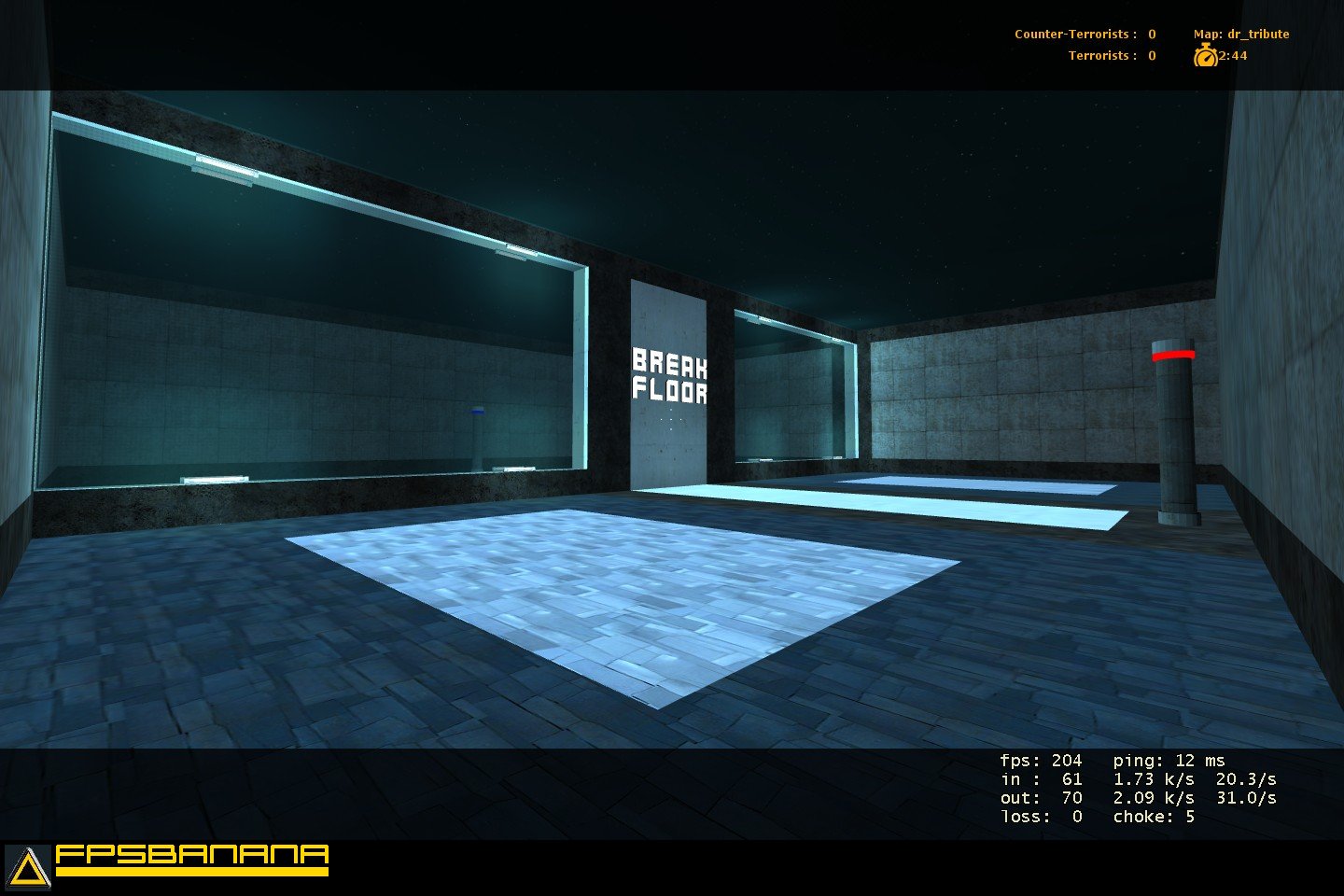Select the Map: dr_tribute label
The width and height of the screenshot is (1344, 896).
(1240, 33)
